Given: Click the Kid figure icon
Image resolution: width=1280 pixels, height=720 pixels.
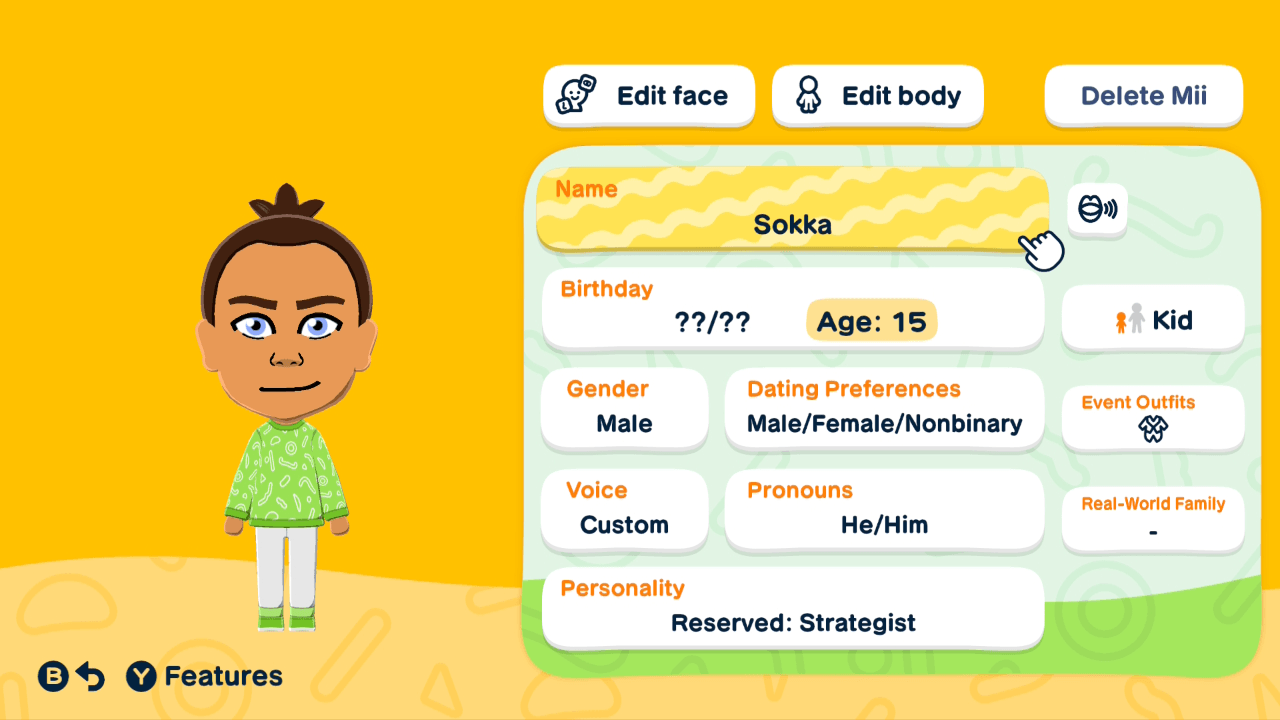Looking at the screenshot, I should (x=1127, y=319).
